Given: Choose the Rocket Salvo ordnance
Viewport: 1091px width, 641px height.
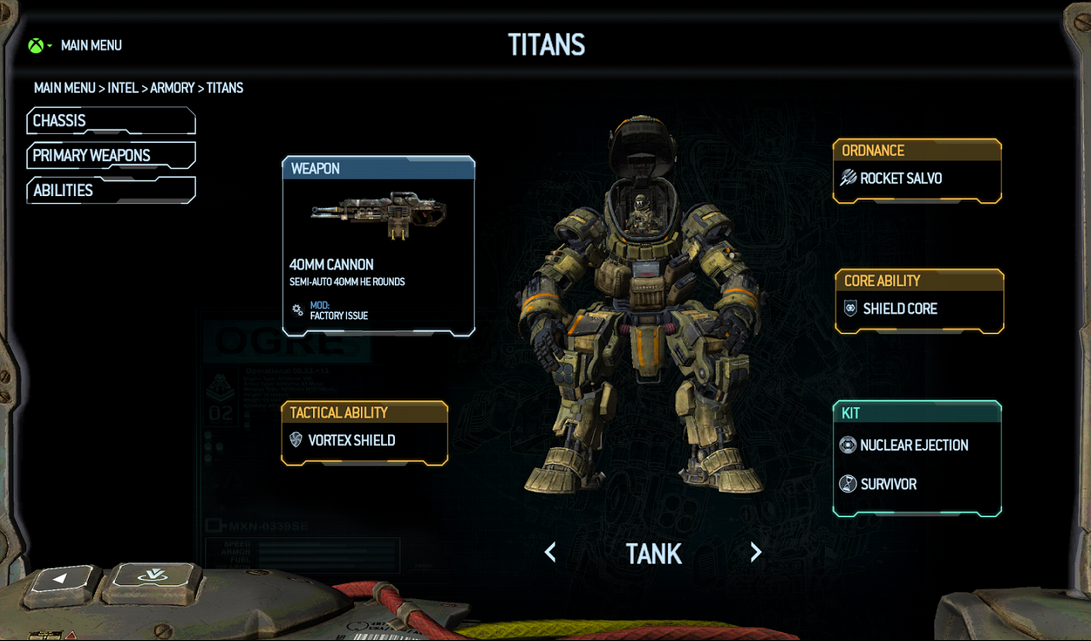Looking at the screenshot, I should (916, 179).
